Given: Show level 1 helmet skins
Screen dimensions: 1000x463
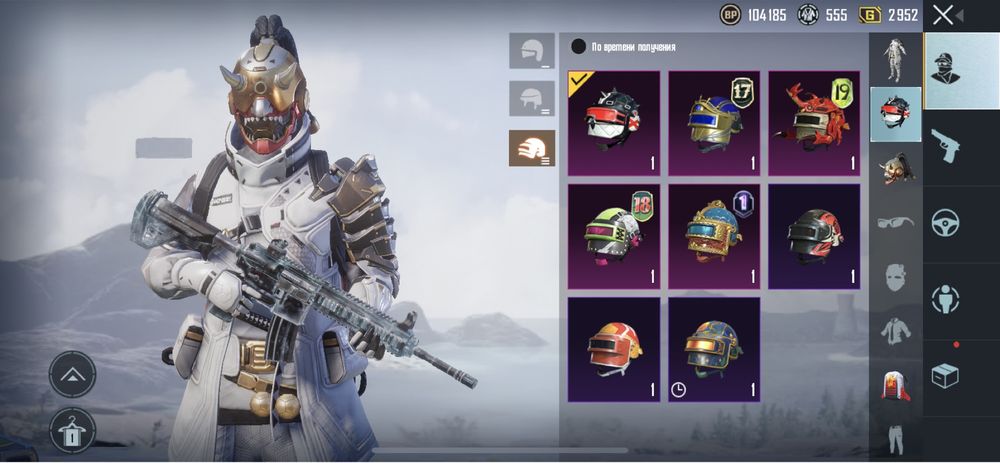Looking at the screenshot, I should coord(531,50).
